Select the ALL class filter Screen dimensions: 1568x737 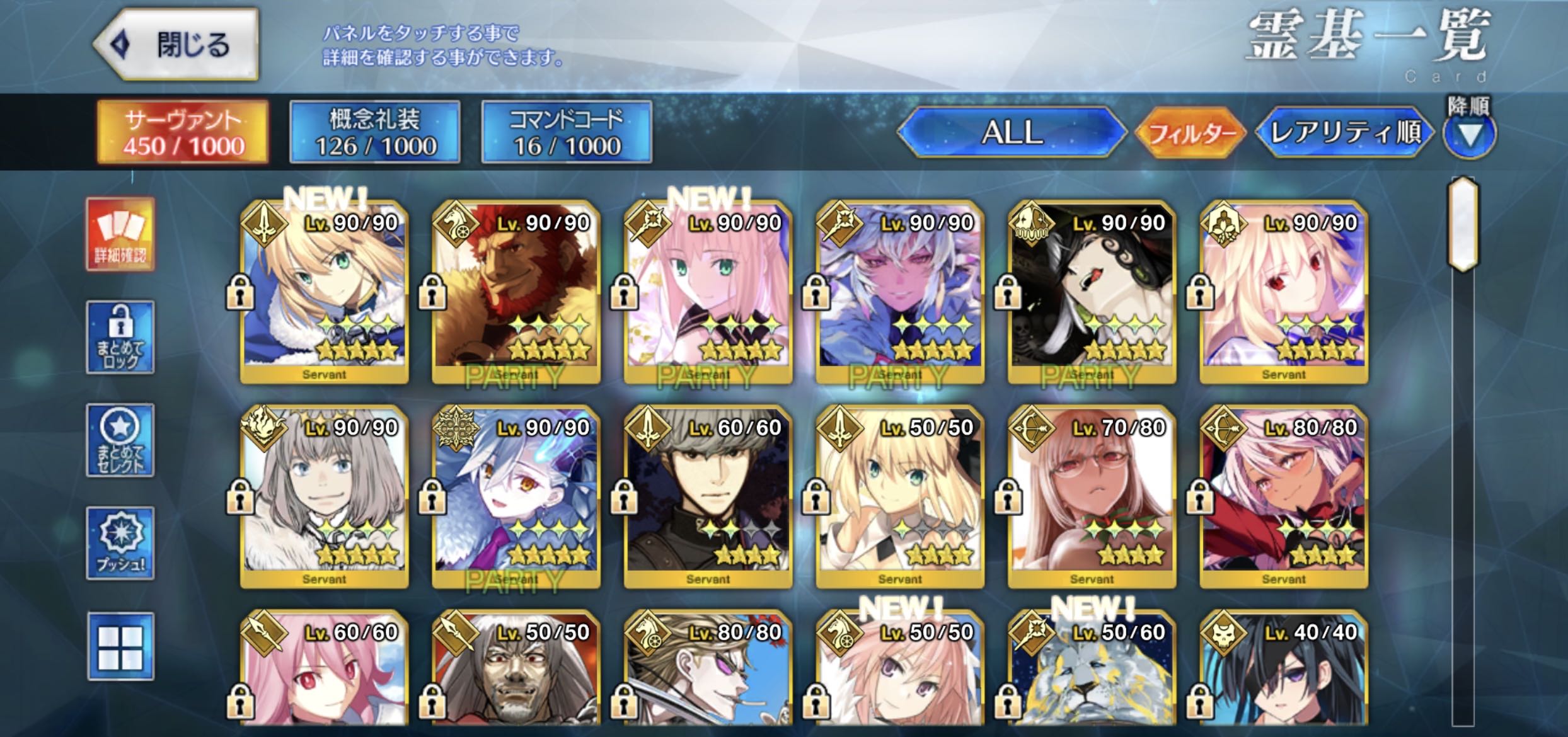(1011, 132)
